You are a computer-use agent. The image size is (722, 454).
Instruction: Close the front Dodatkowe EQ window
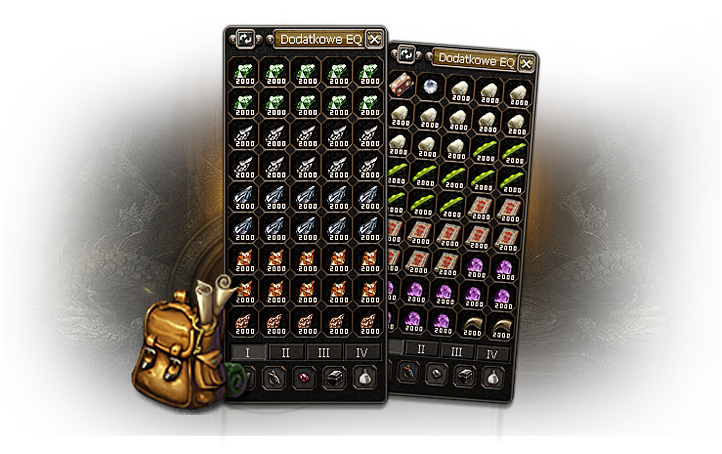[374, 39]
